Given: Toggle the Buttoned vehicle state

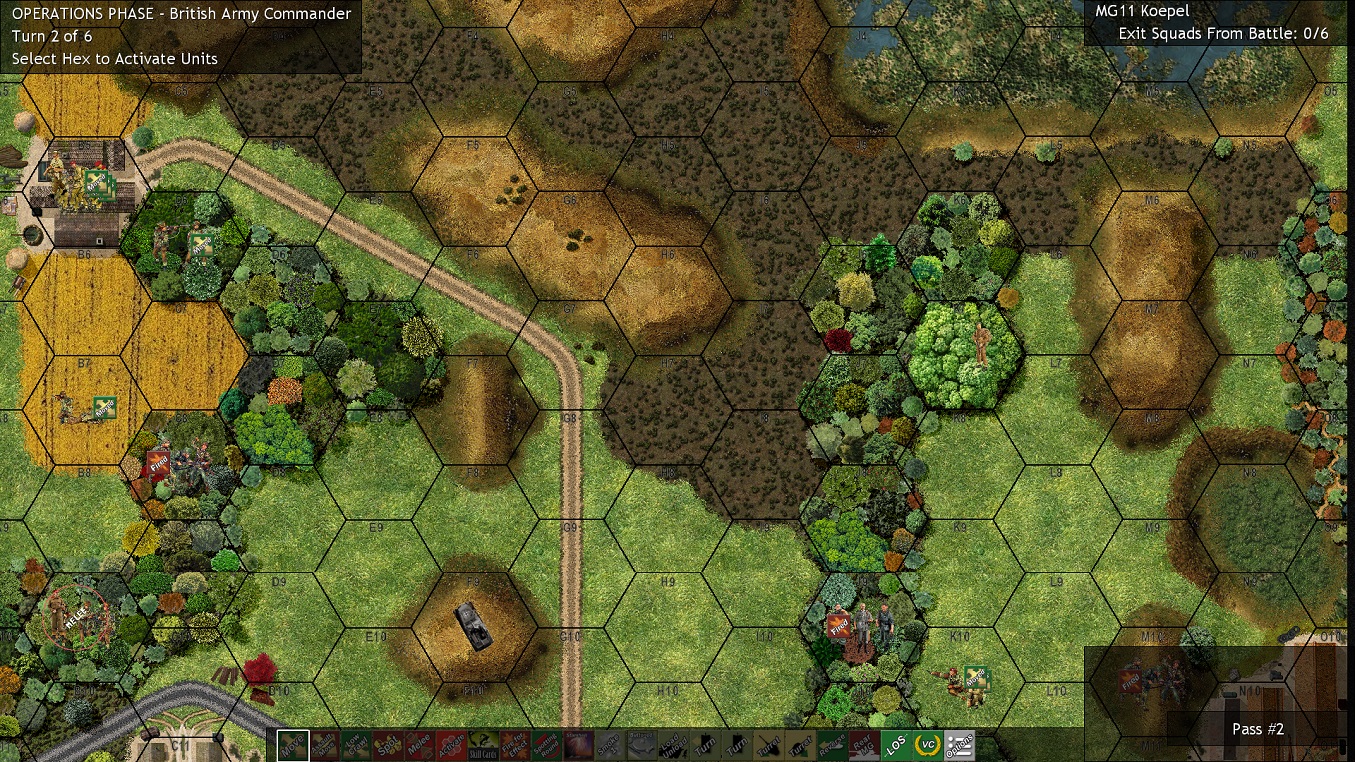Looking at the screenshot, I should [x=642, y=743].
